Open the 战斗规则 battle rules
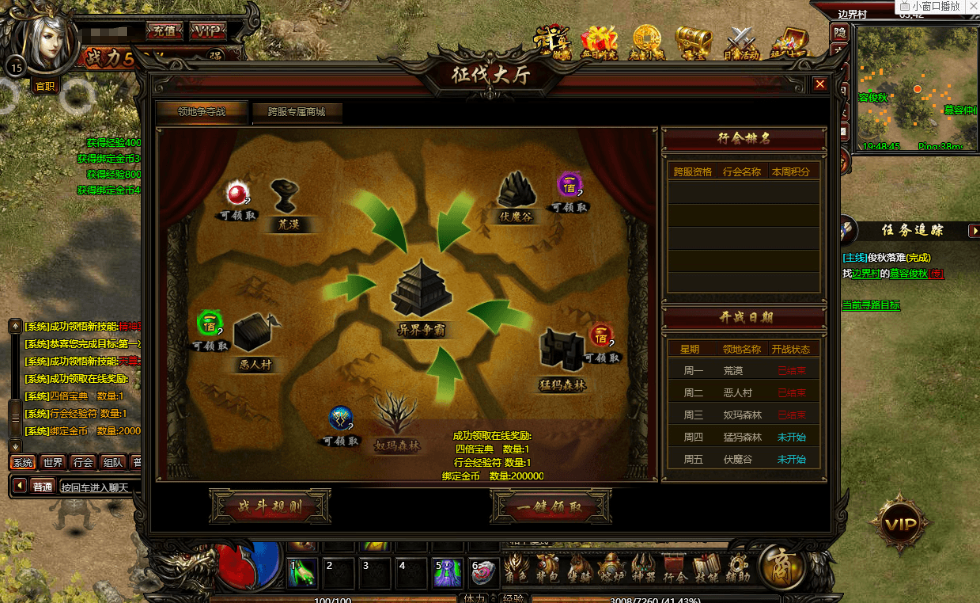 (269, 507)
